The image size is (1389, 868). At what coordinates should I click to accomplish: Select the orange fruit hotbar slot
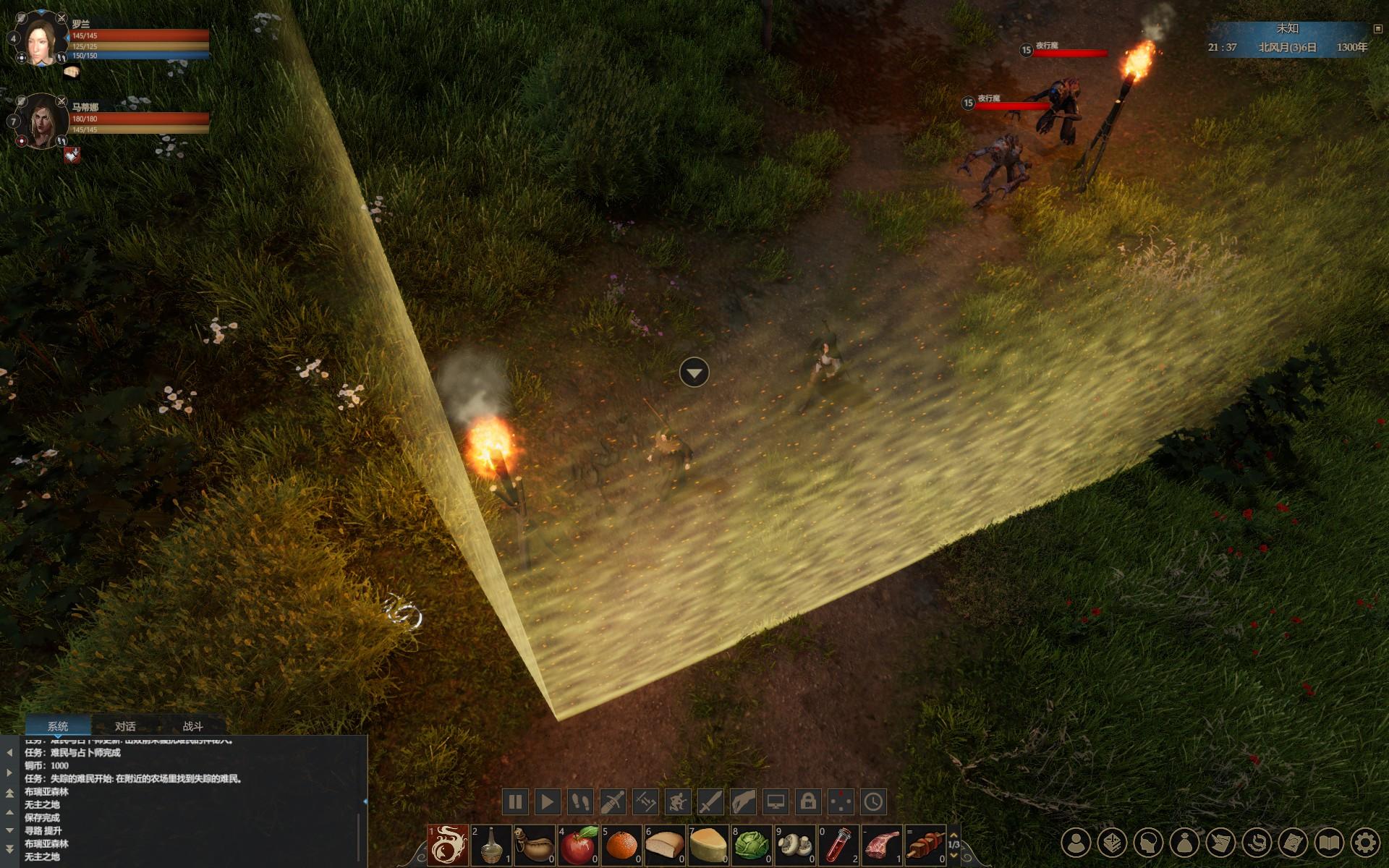click(x=621, y=845)
